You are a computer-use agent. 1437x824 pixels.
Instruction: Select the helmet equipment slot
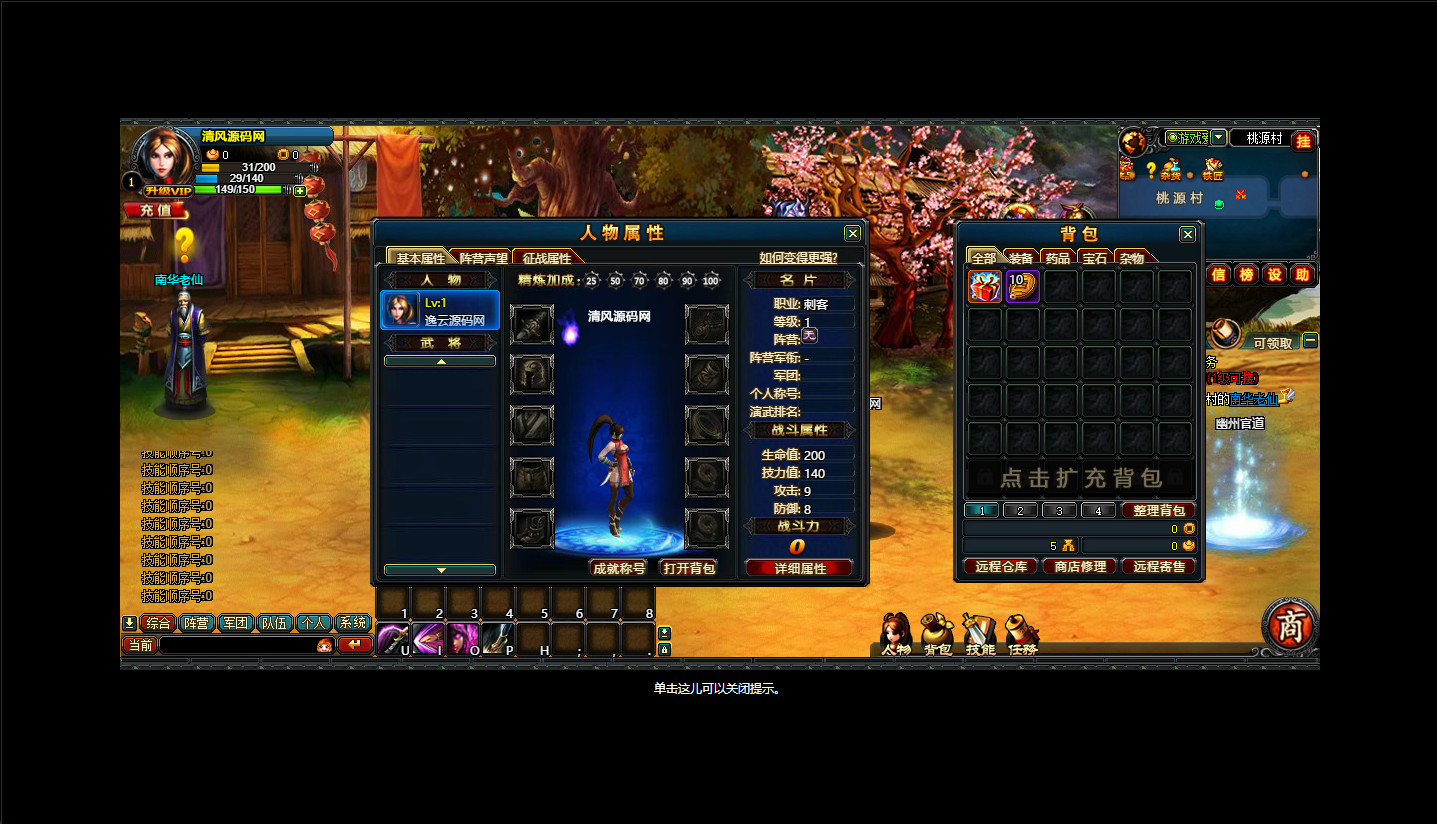pyautogui.click(x=532, y=375)
